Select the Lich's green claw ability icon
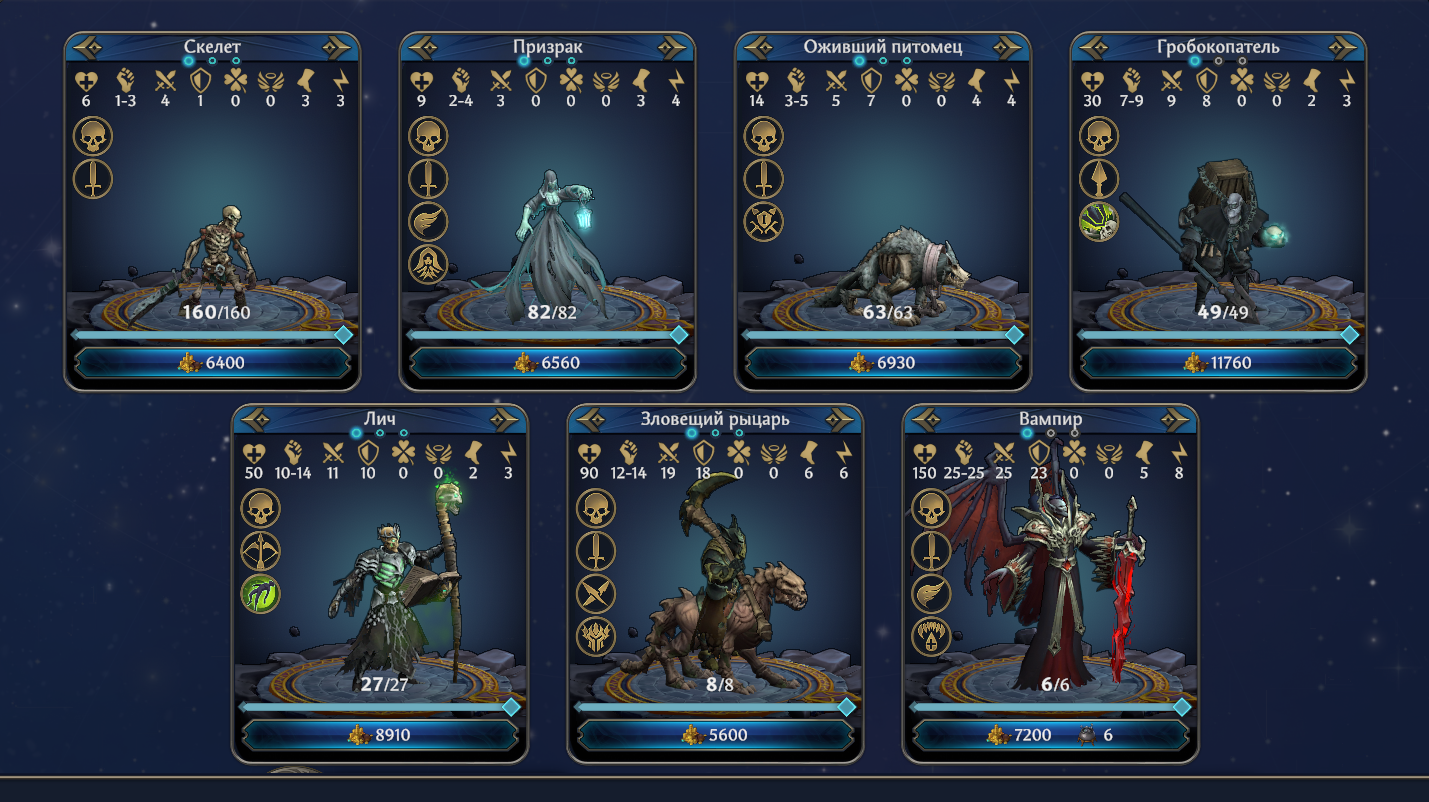The height and width of the screenshot is (802, 1429). point(260,594)
